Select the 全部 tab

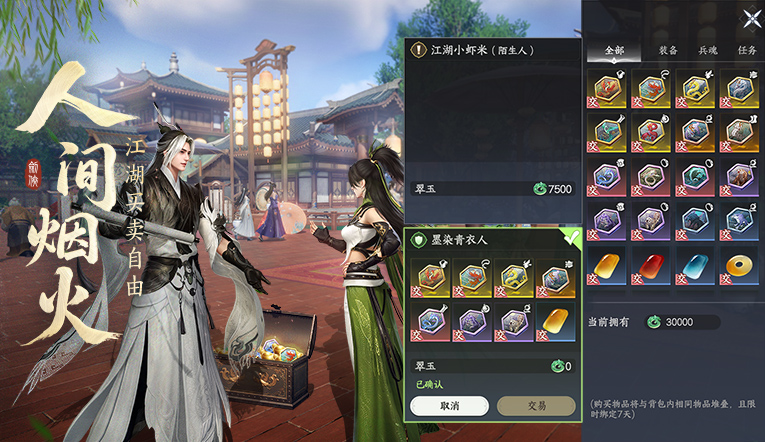[x=614, y=50]
